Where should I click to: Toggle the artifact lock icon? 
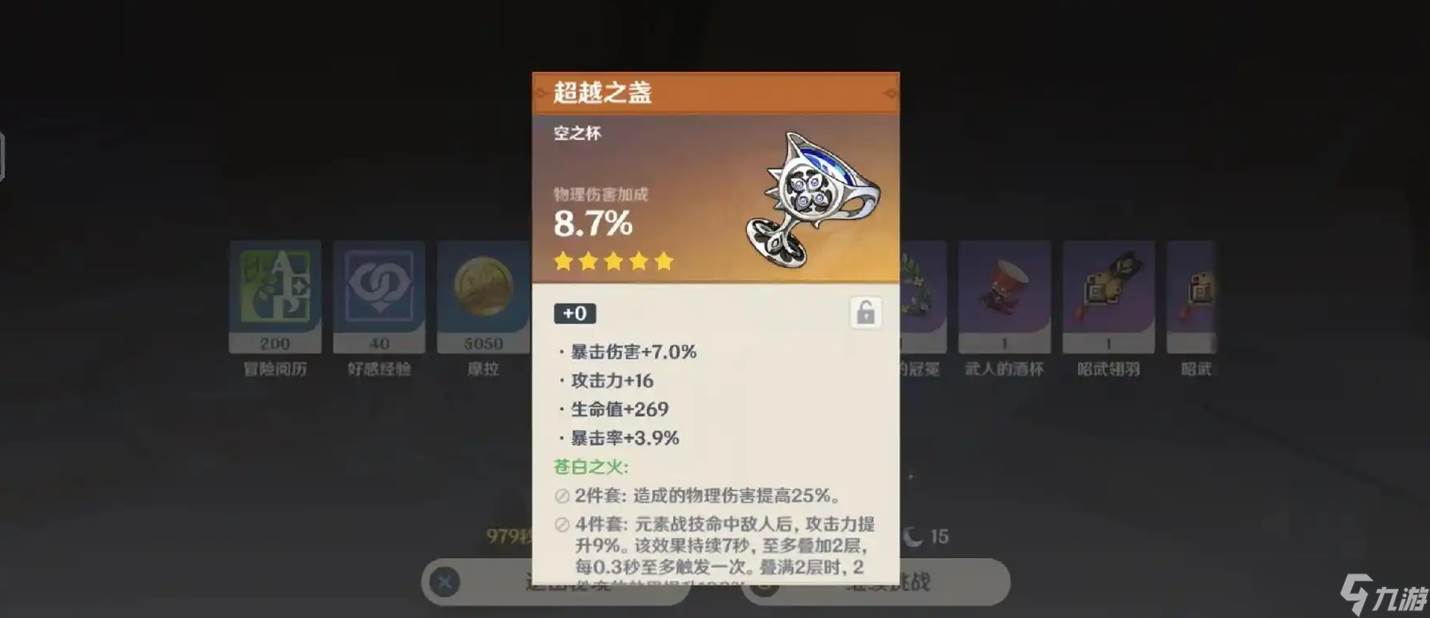point(866,313)
